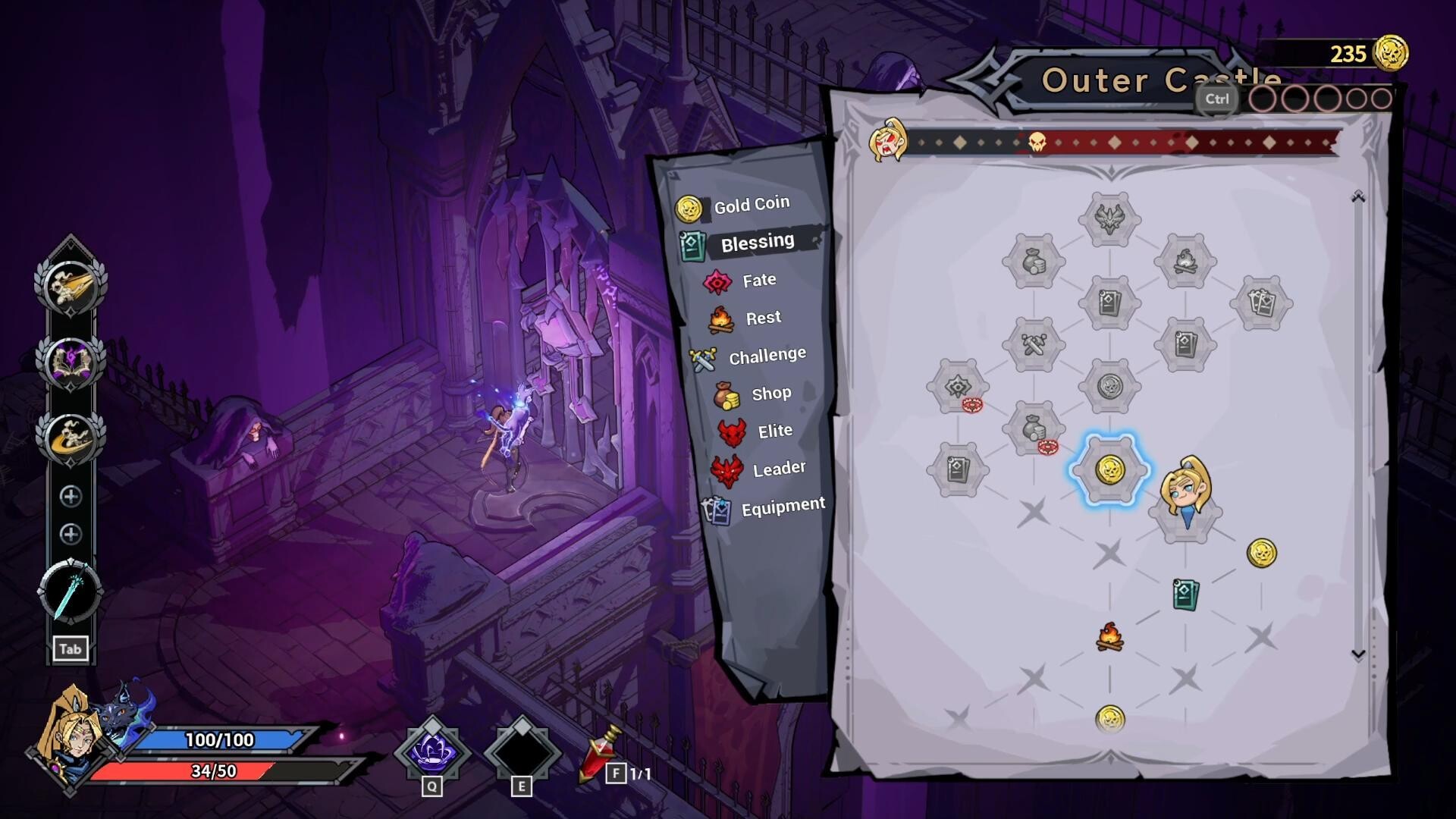Open the blue sword weapon icon

click(71, 591)
